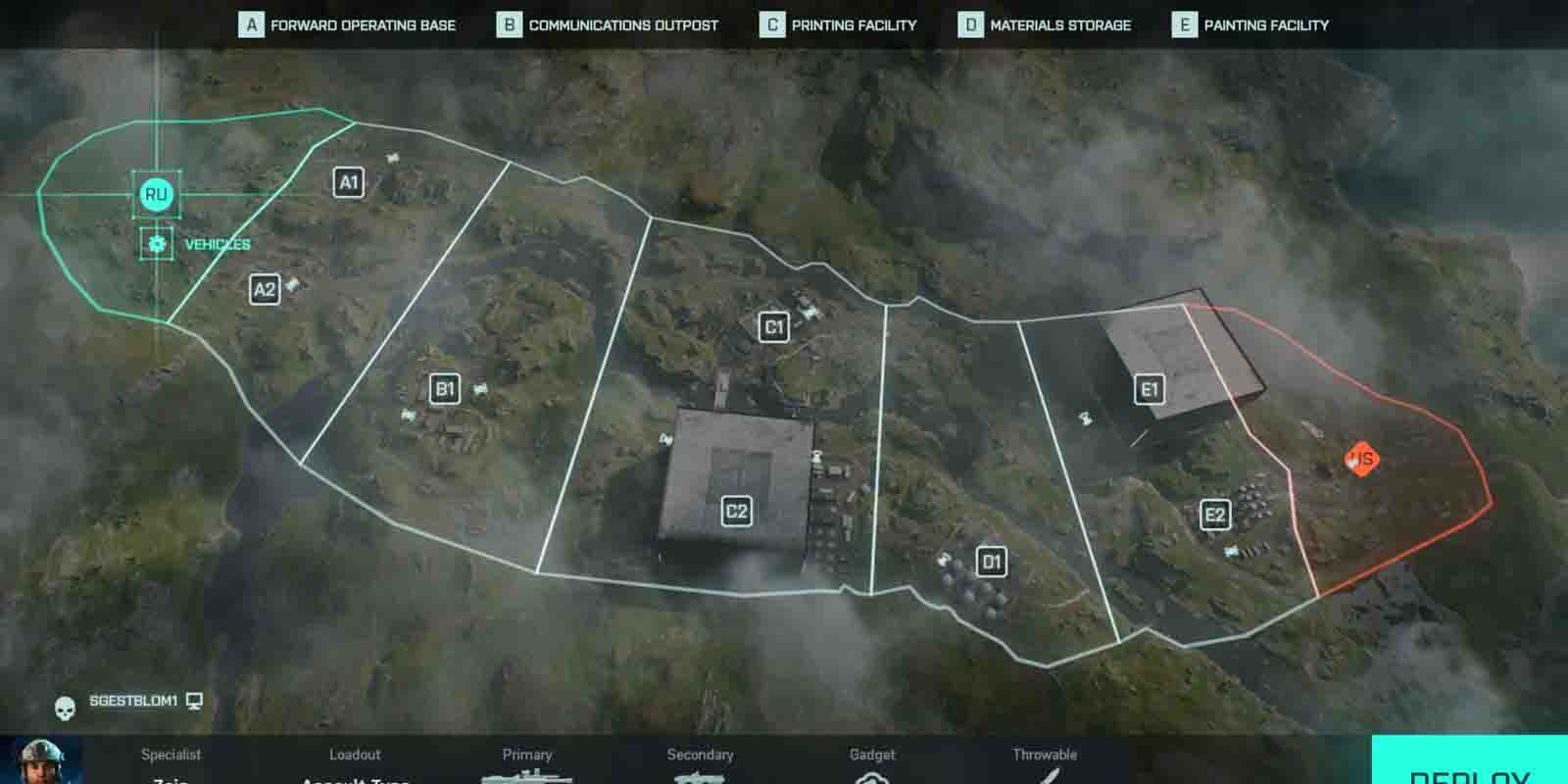Toggle objective C2 on the map
The image size is (1568, 784).
[x=738, y=510]
